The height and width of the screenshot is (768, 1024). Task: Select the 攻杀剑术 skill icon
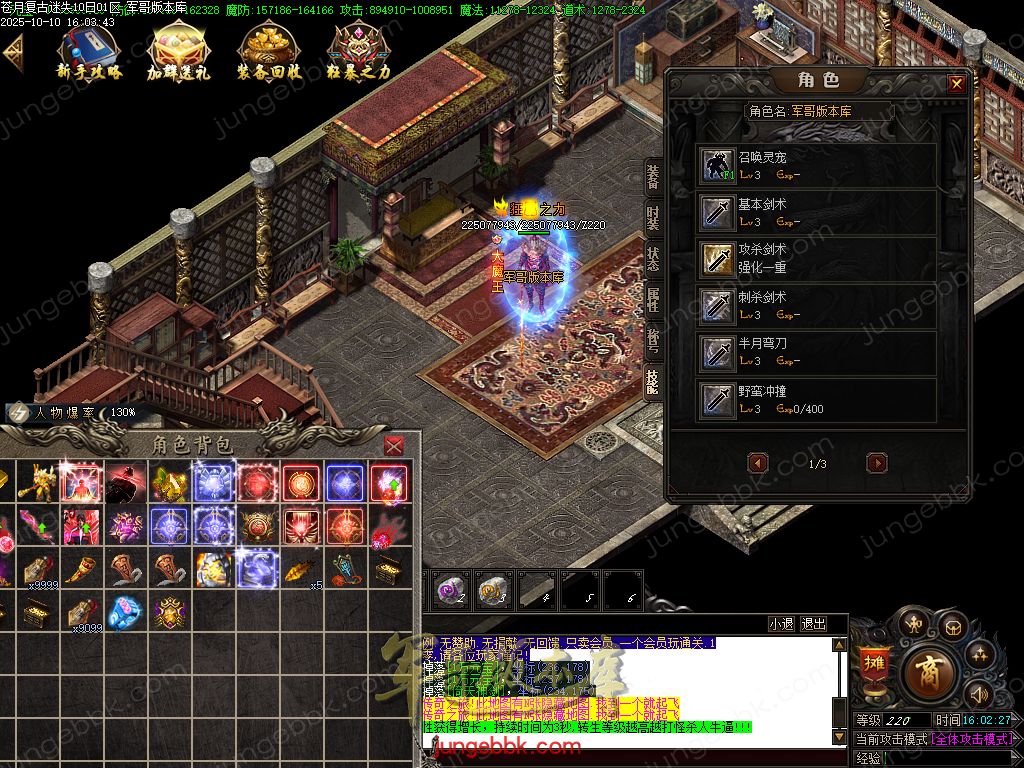(x=716, y=258)
